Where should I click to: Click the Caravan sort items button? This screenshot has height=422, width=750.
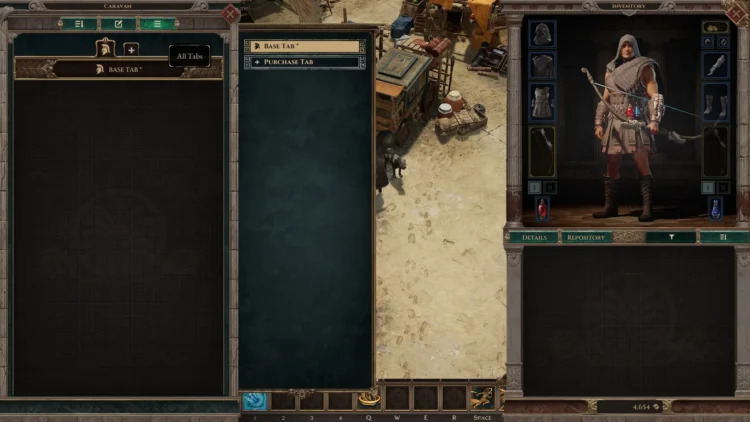coord(79,24)
